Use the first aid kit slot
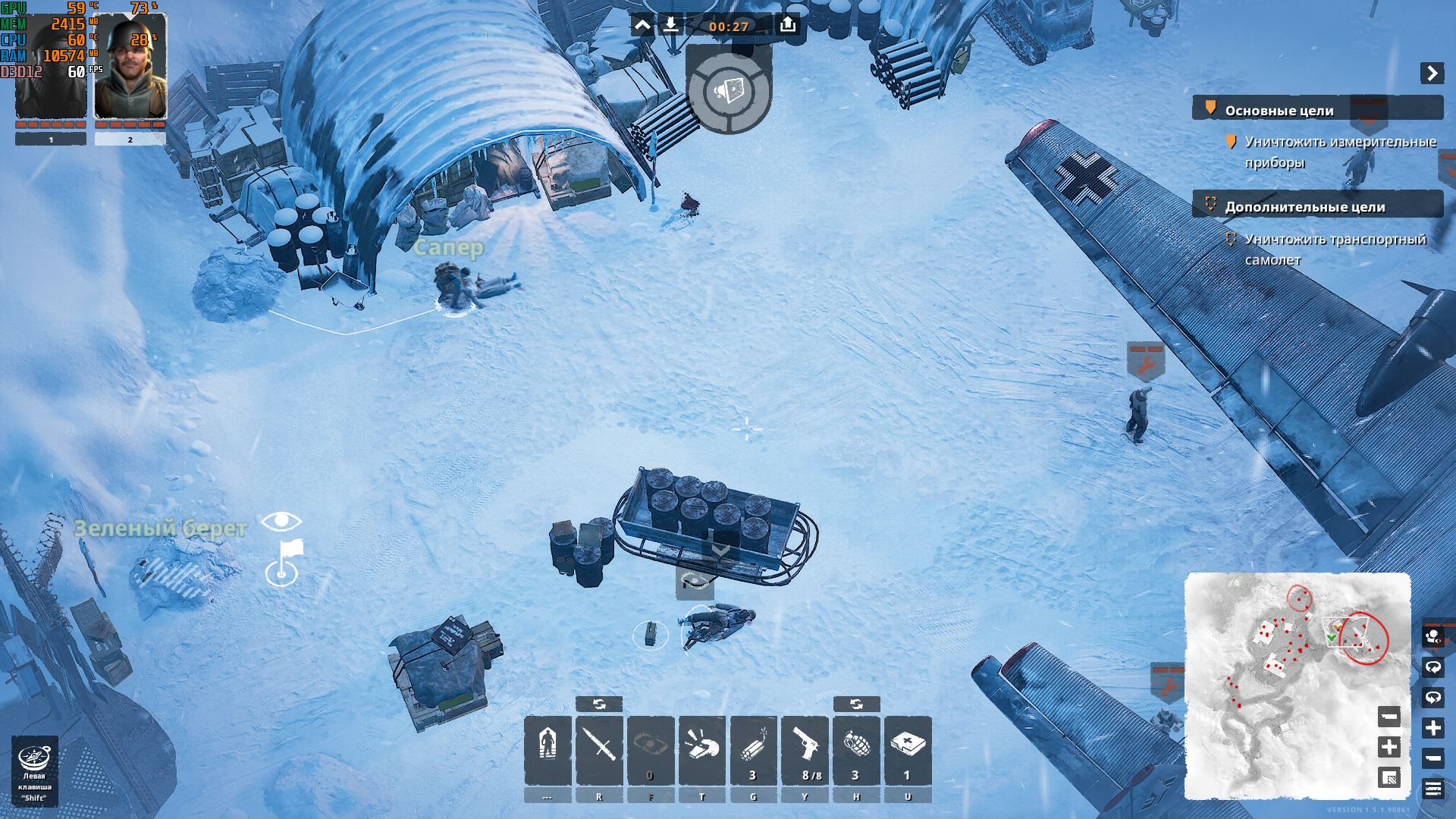1456x819 pixels. click(x=908, y=748)
